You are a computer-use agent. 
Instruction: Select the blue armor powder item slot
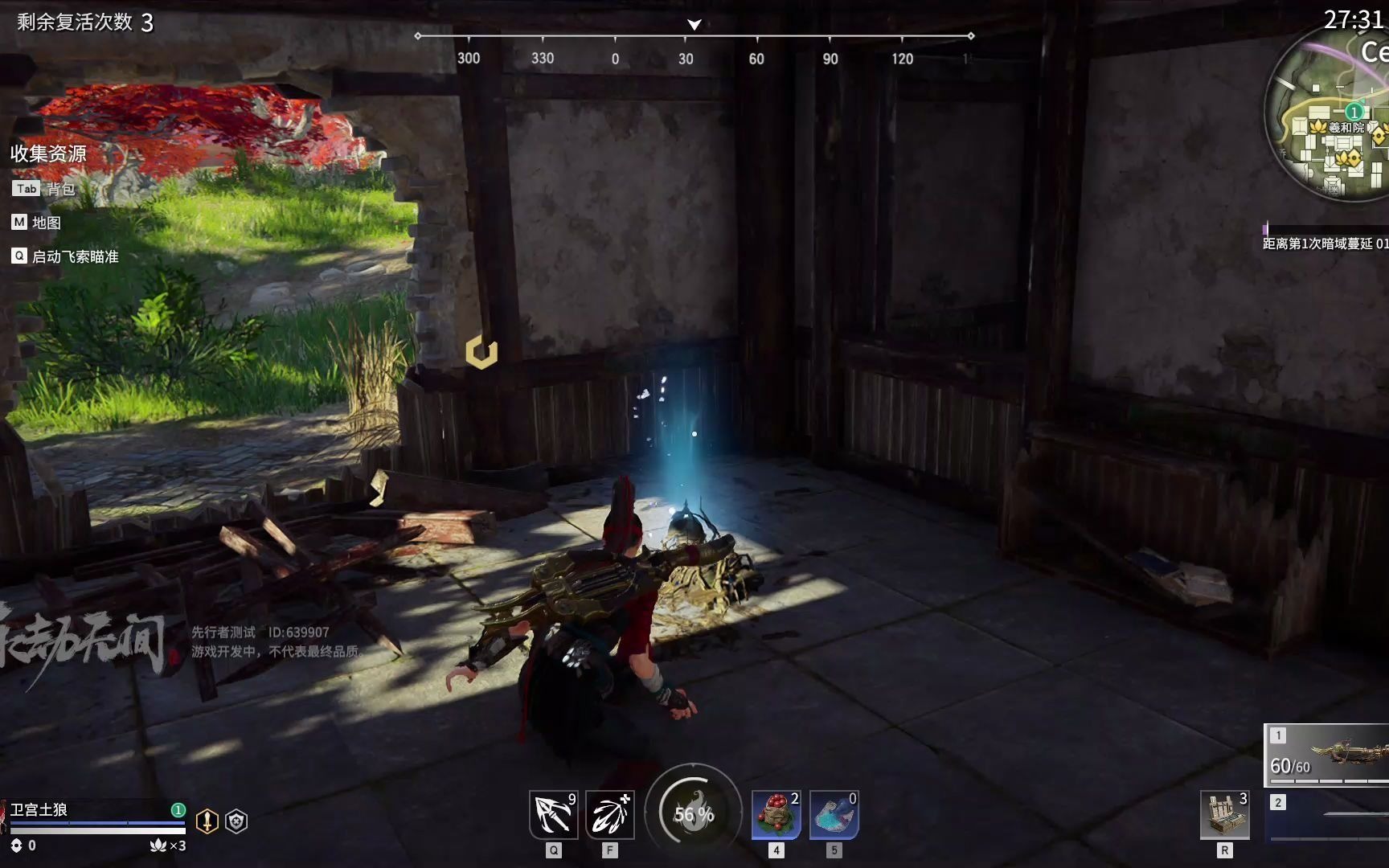coord(834,815)
